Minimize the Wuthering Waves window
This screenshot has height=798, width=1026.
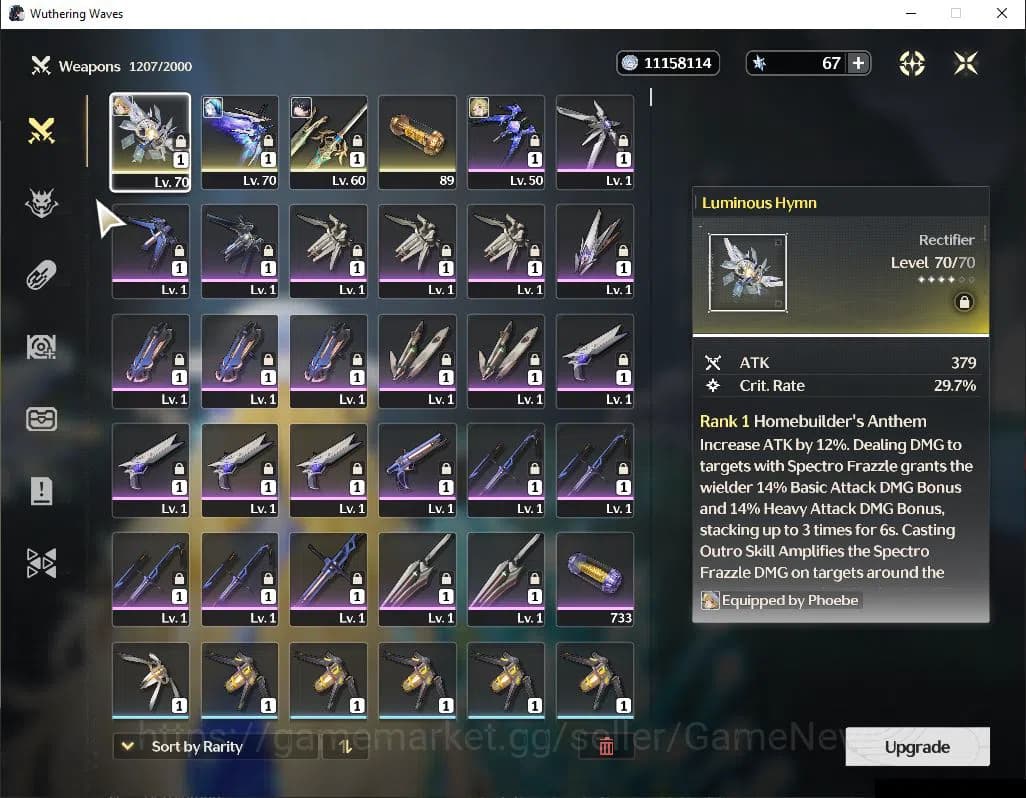pyautogui.click(x=910, y=14)
